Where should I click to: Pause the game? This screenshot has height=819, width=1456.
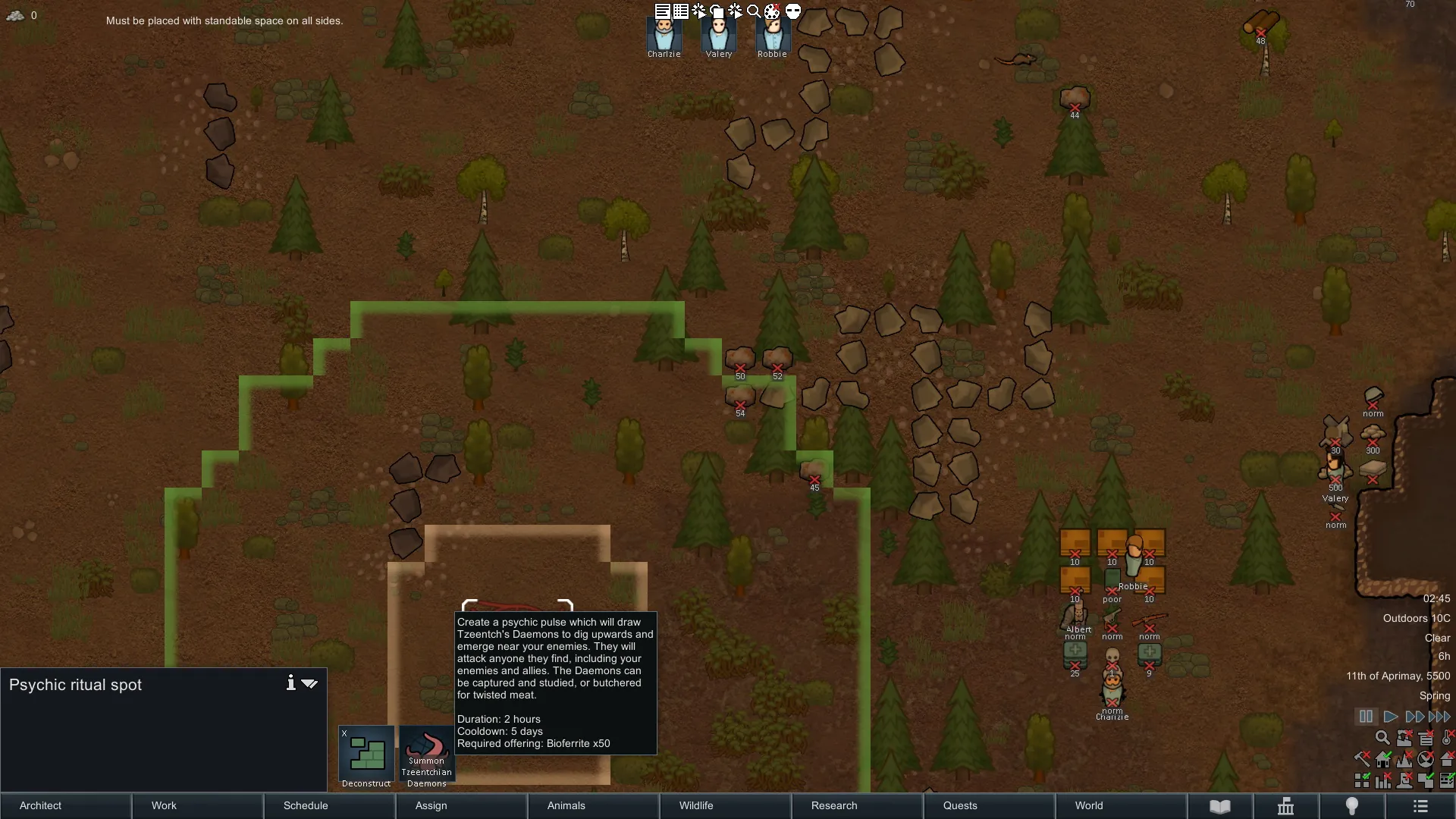(x=1366, y=717)
